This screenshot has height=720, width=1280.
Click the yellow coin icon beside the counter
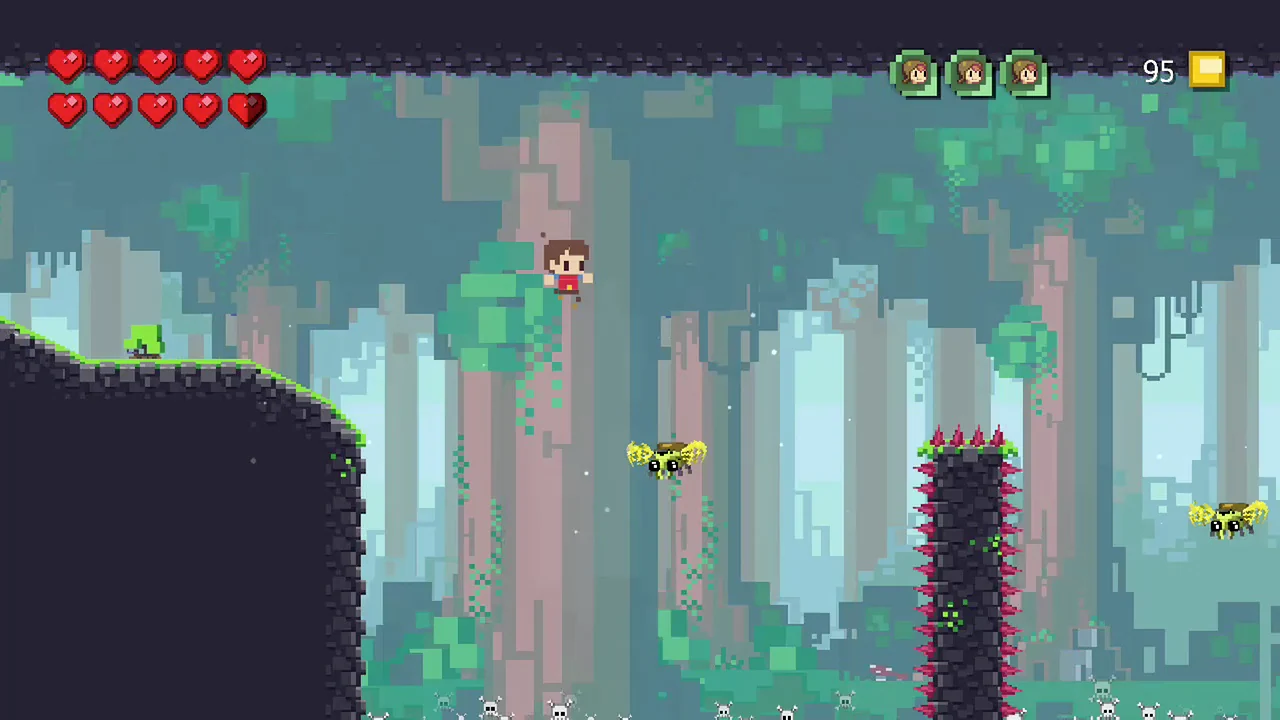point(1208,69)
